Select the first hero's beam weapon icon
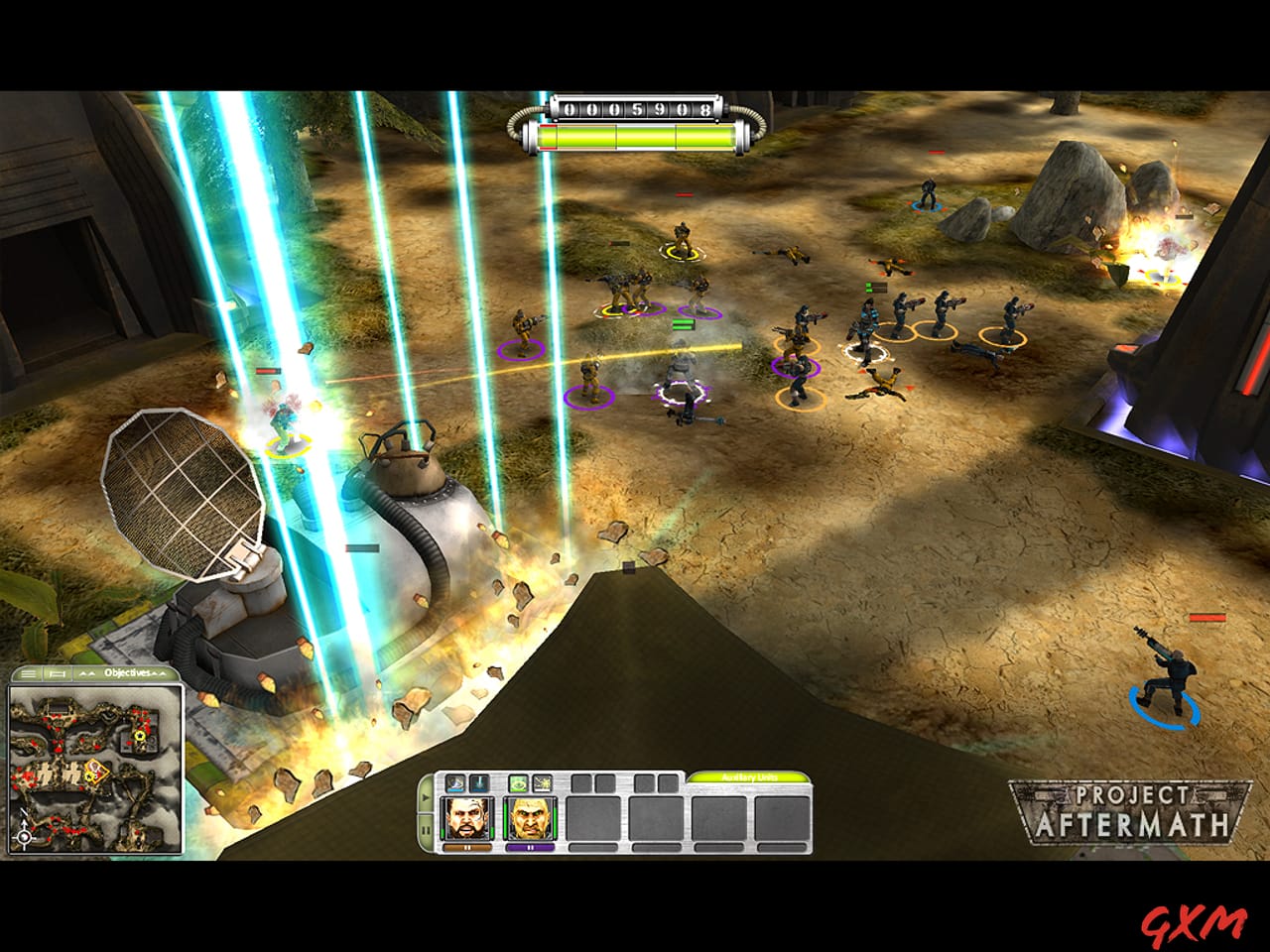This screenshot has width=1270, height=952. 454,783
